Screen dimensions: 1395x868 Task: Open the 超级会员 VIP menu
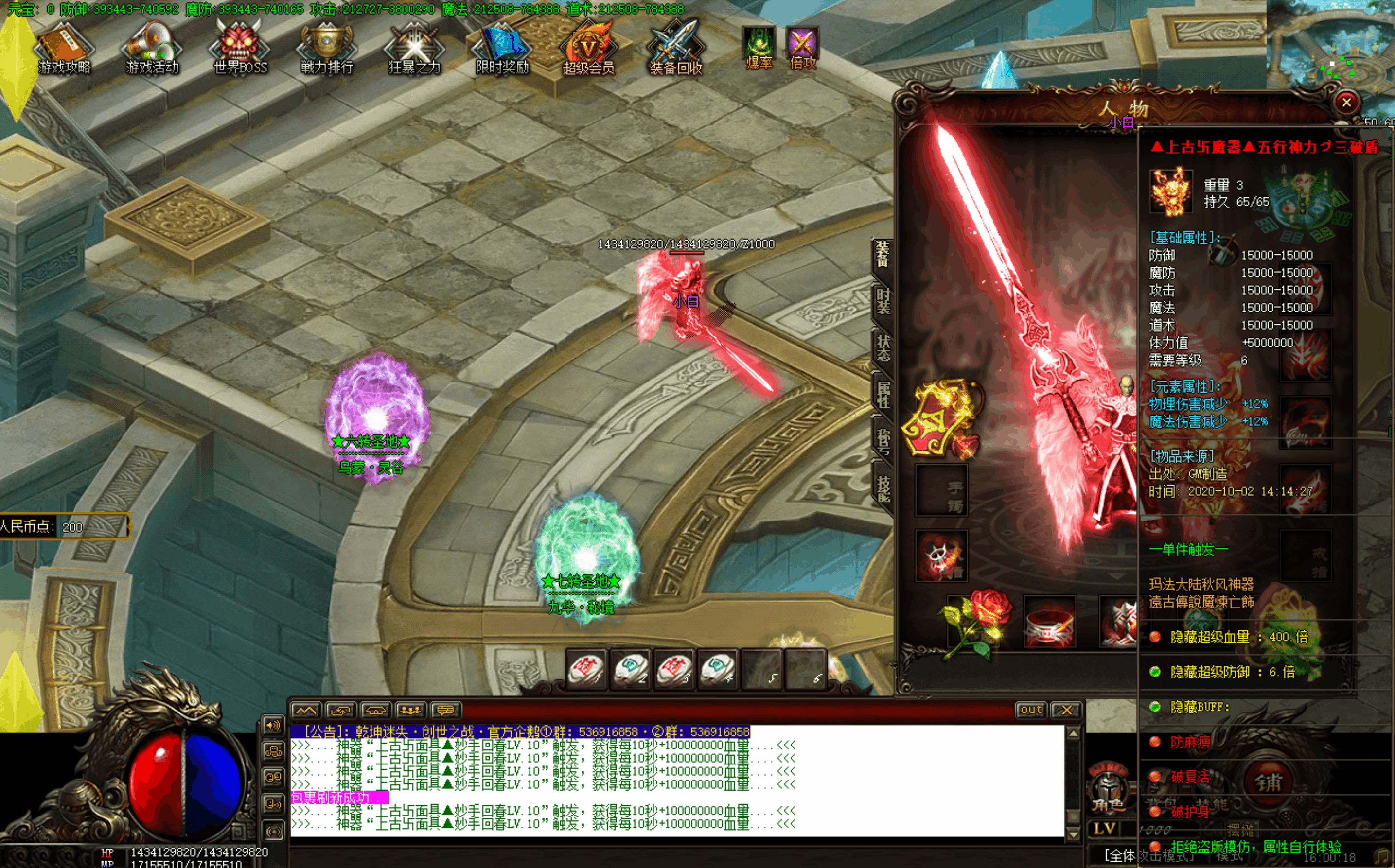(x=589, y=49)
